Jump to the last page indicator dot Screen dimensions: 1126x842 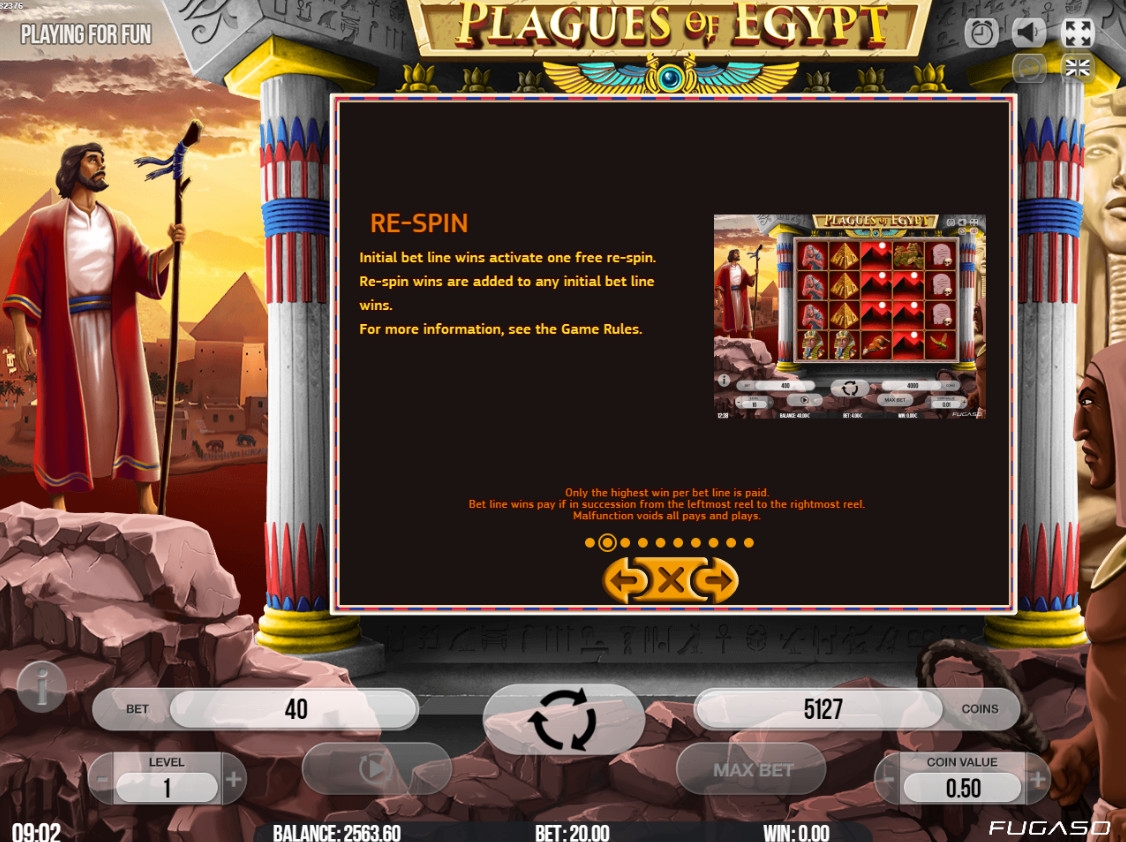[749, 543]
